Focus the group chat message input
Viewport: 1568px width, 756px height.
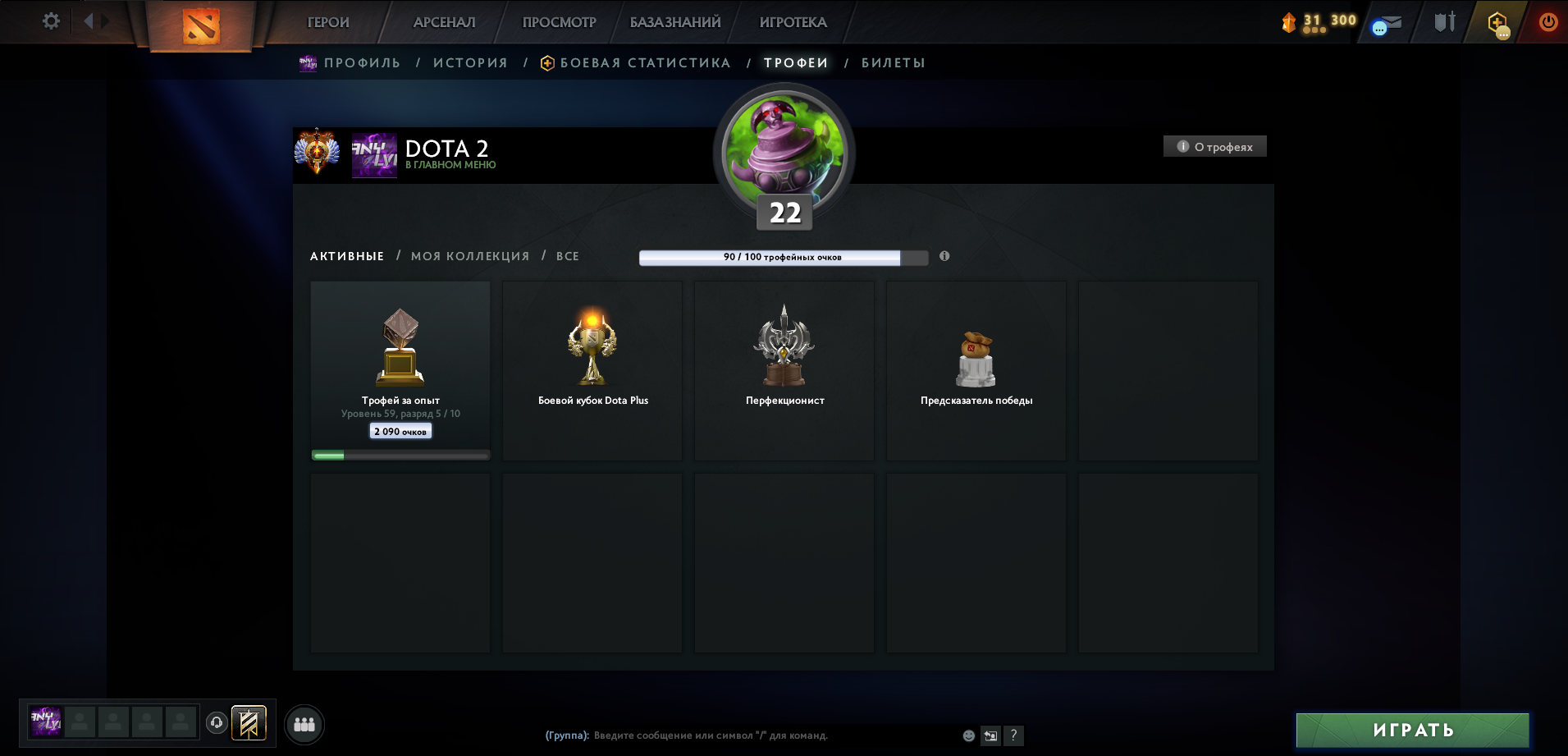pos(738,735)
